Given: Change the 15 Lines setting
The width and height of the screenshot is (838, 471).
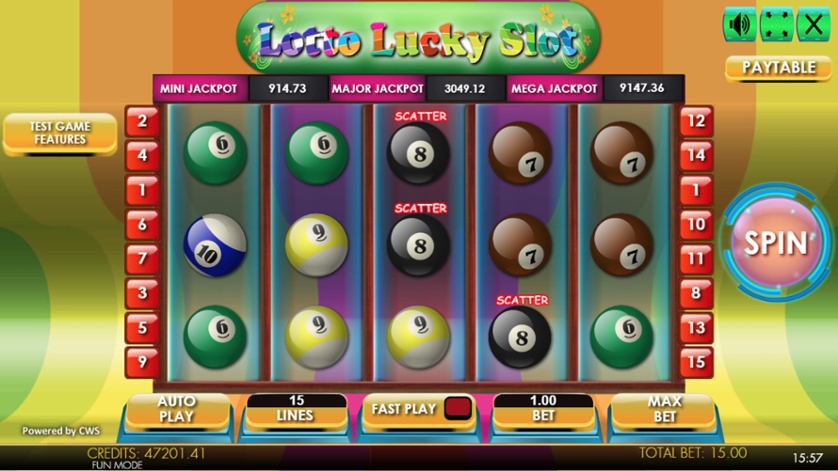Looking at the screenshot, I should [294, 408].
